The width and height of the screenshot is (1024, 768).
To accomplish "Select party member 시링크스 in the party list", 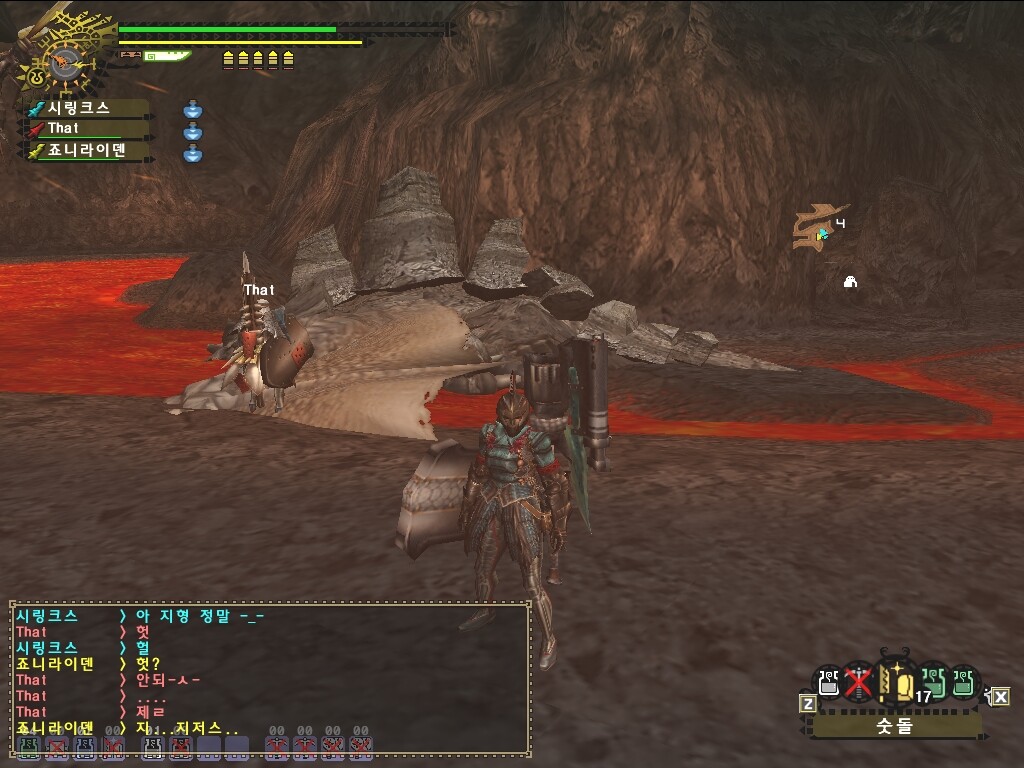I will click(x=85, y=108).
